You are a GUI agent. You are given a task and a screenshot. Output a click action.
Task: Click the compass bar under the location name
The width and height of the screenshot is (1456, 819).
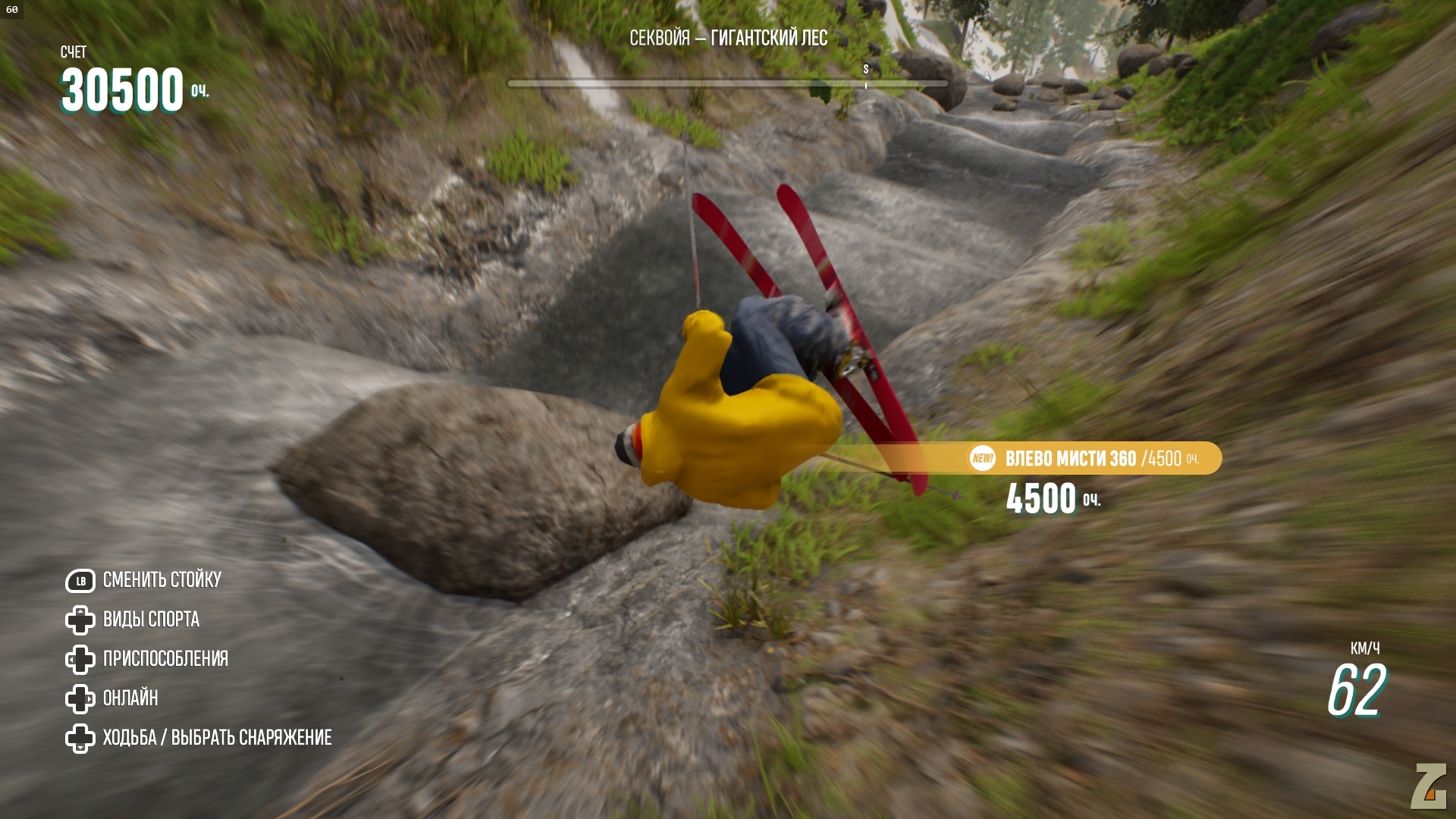[727, 83]
